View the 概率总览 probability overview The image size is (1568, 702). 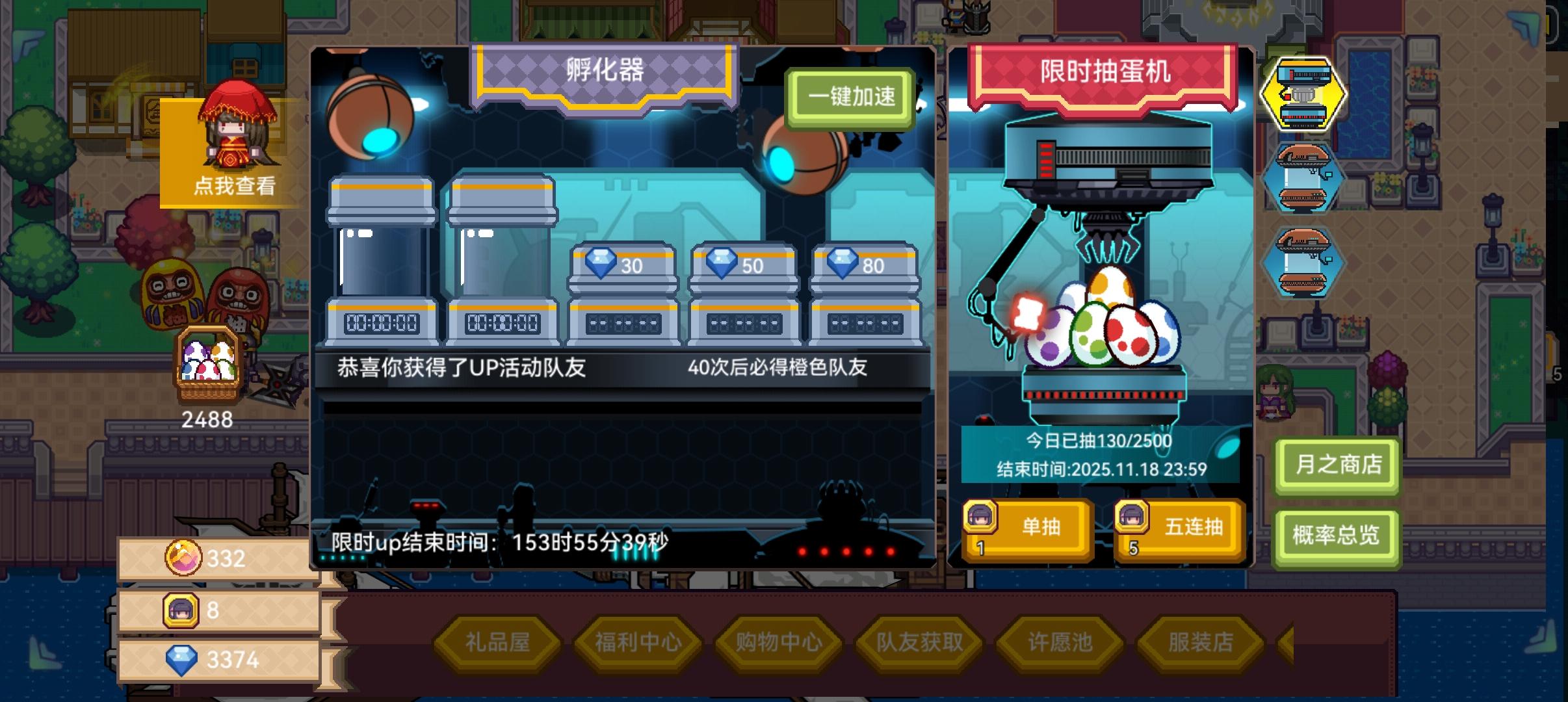[x=1337, y=536]
